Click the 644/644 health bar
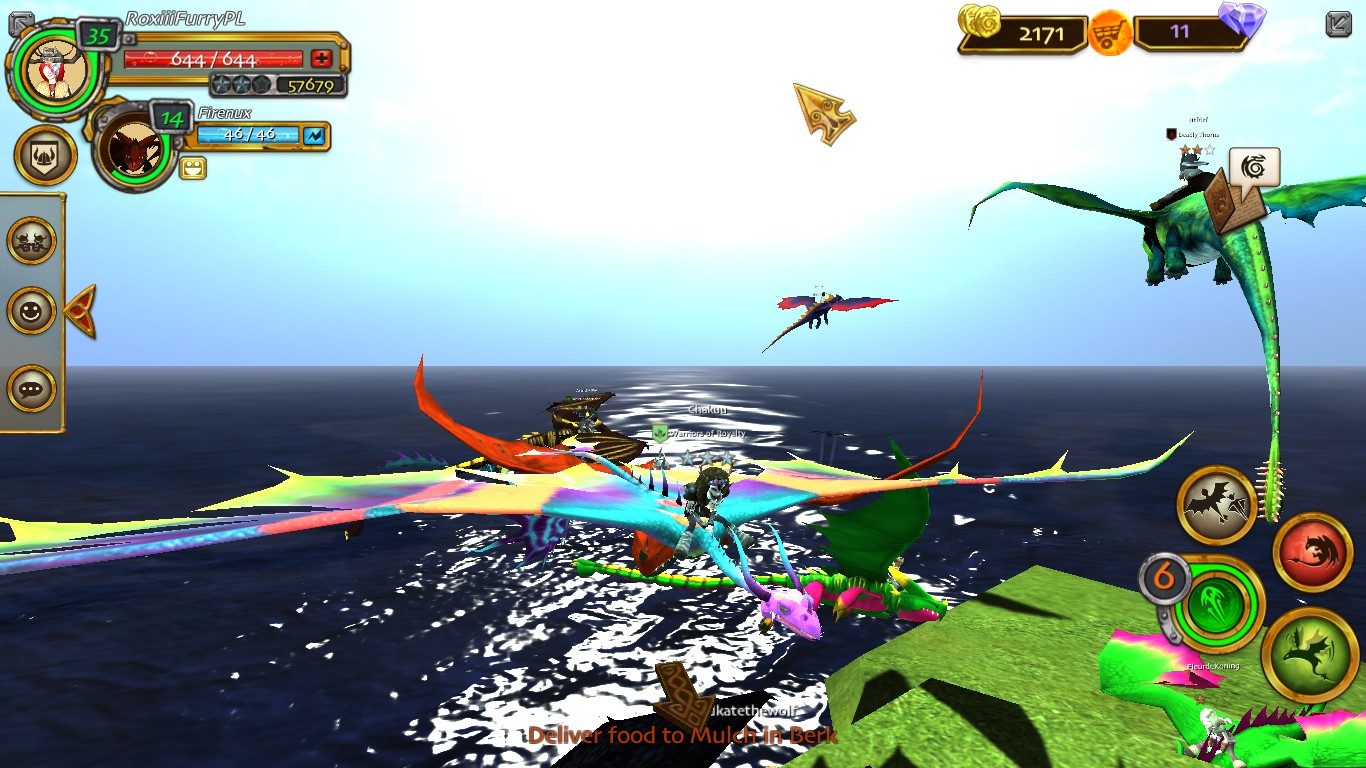This screenshot has width=1366, height=768. pyautogui.click(x=215, y=58)
